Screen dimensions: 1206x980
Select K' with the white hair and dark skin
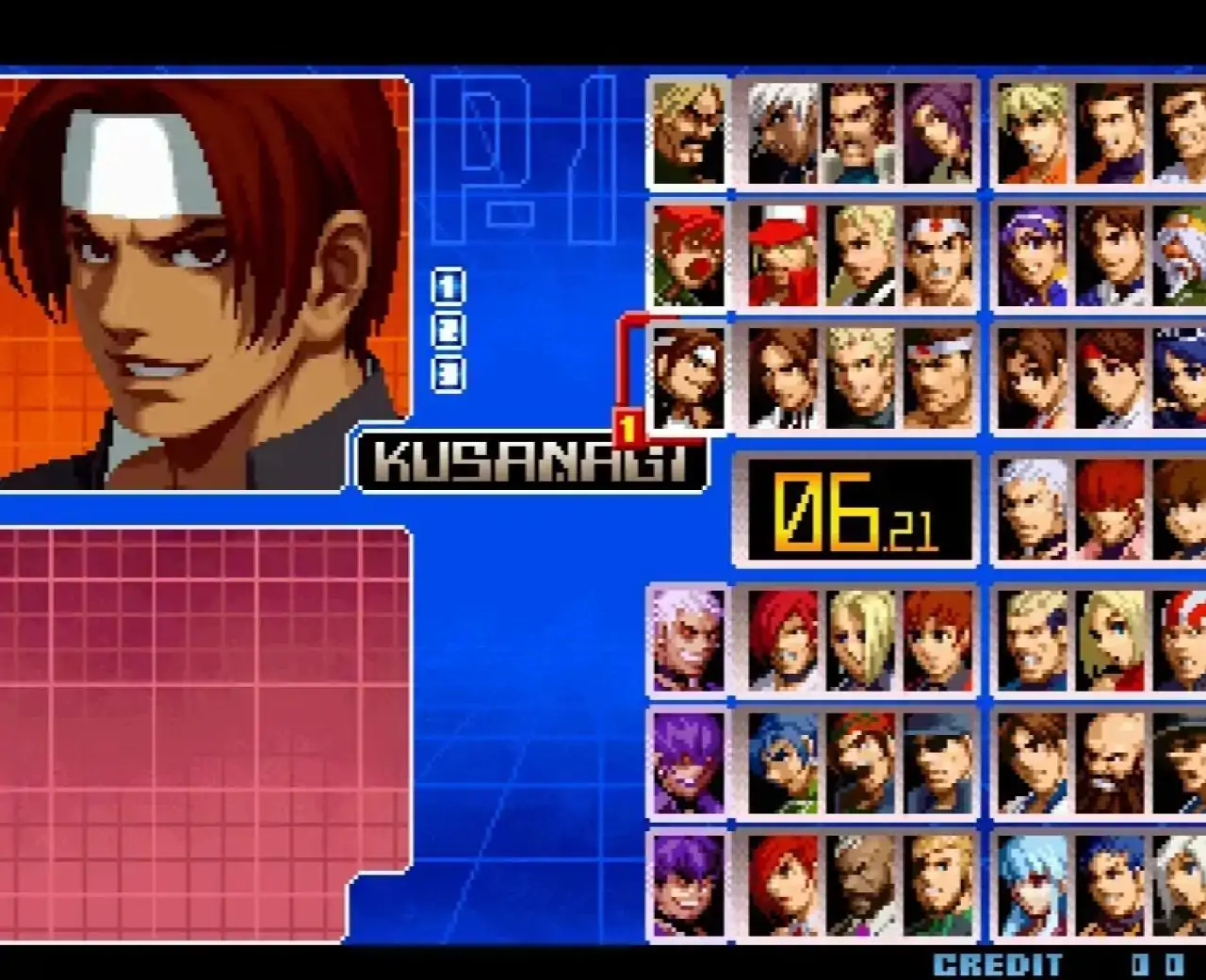[x=782, y=137]
